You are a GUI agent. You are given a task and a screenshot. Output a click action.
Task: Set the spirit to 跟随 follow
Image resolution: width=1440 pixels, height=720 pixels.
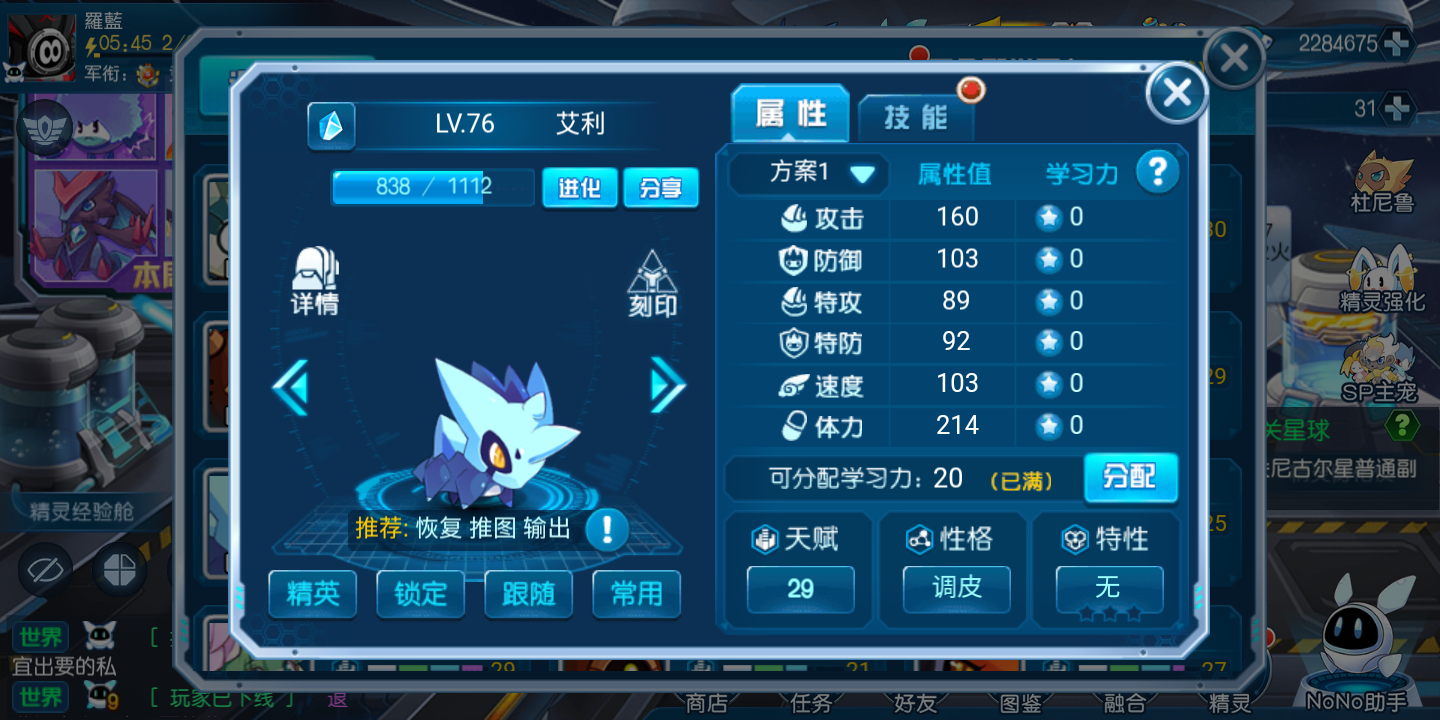[x=528, y=594]
